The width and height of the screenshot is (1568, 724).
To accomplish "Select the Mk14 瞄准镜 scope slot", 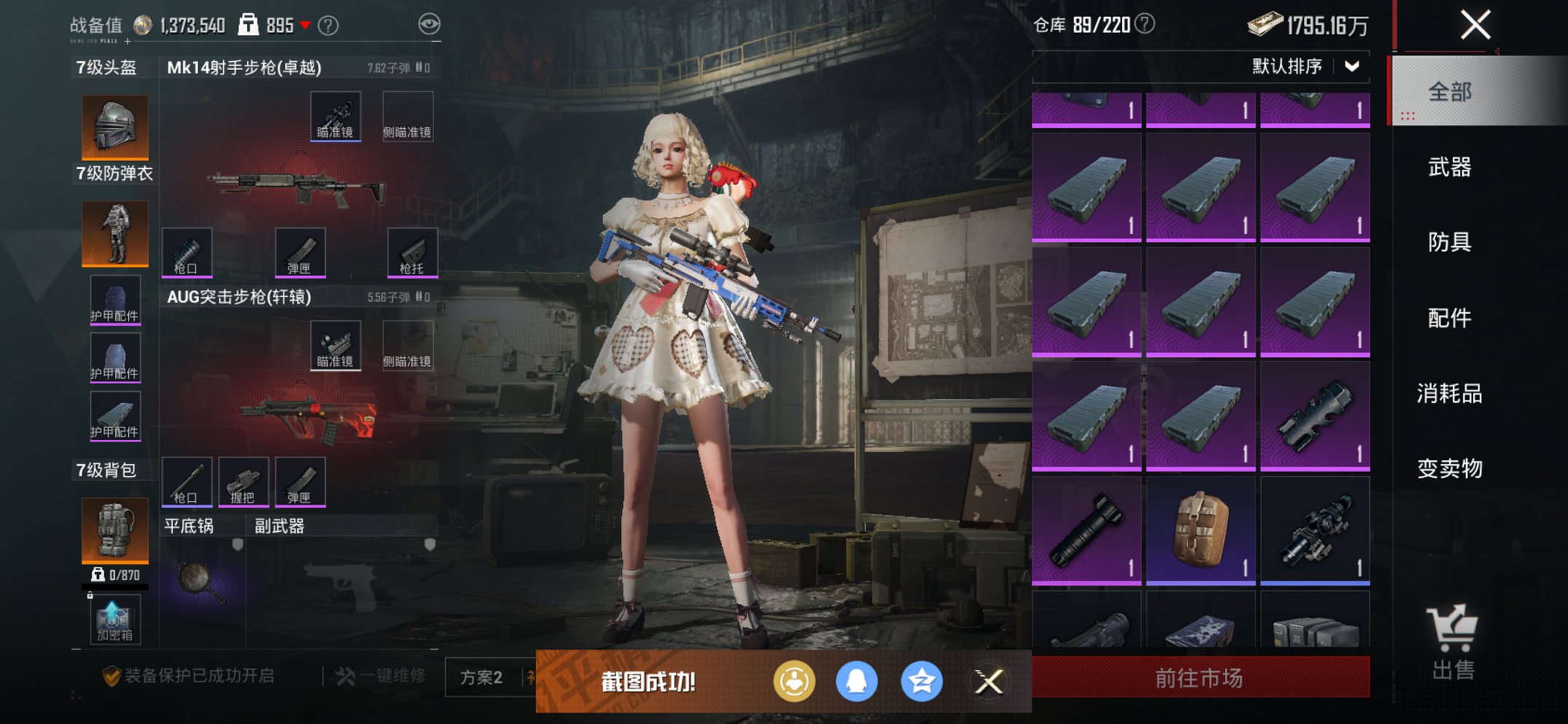I will click(x=336, y=115).
